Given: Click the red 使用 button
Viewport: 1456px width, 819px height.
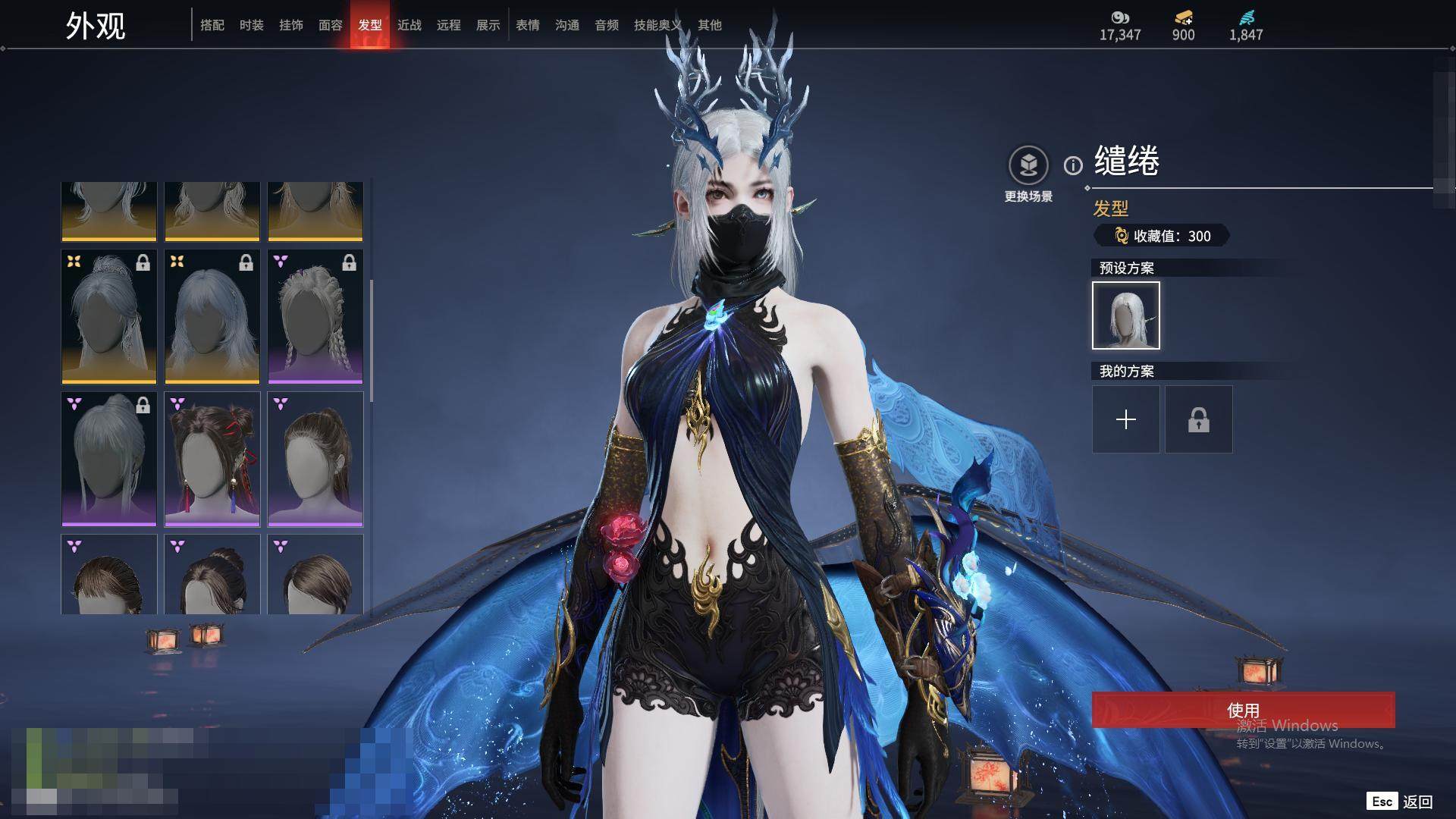Looking at the screenshot, I should point(1243,710).
